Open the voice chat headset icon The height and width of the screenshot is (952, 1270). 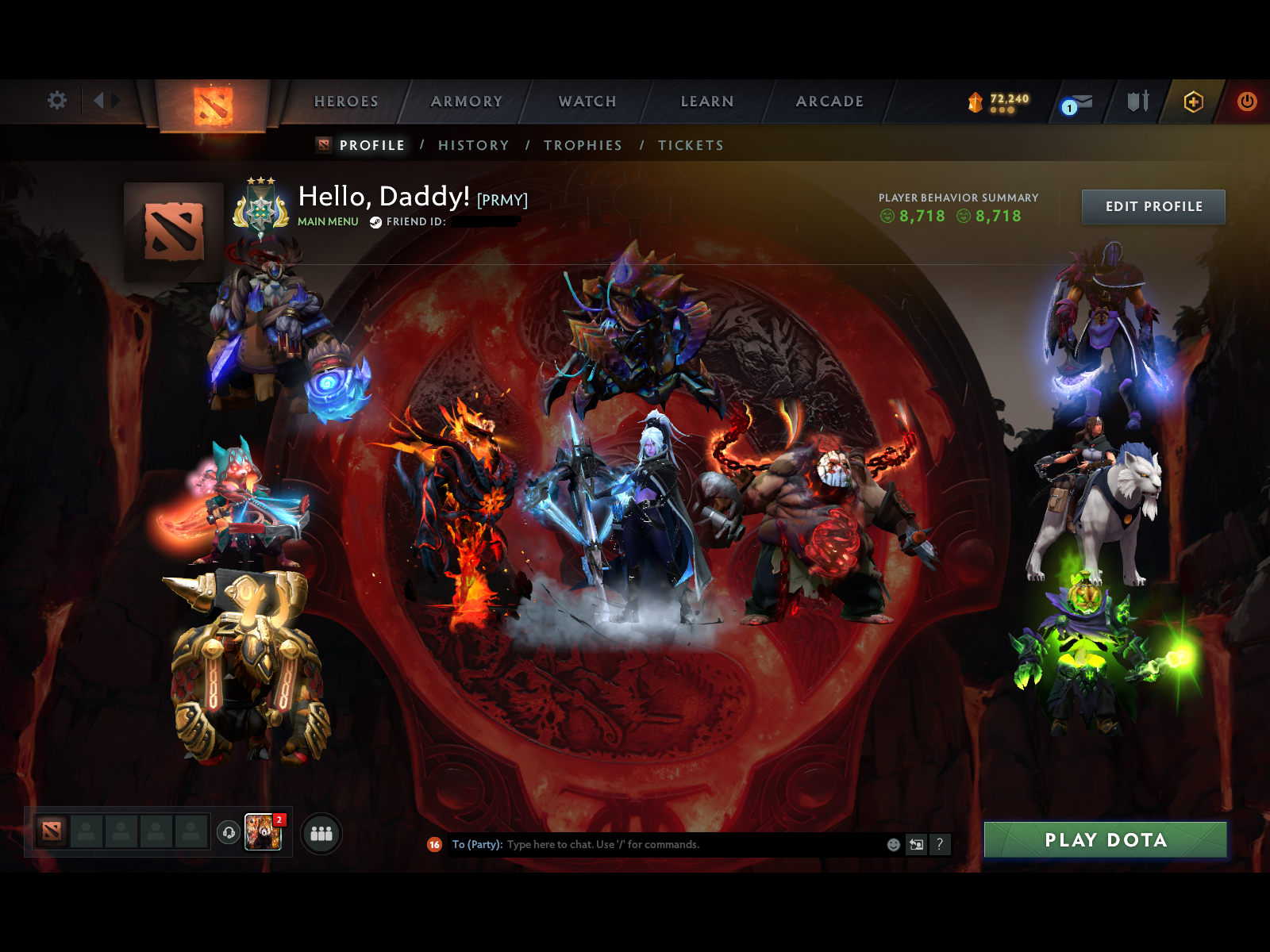point(227,832)
